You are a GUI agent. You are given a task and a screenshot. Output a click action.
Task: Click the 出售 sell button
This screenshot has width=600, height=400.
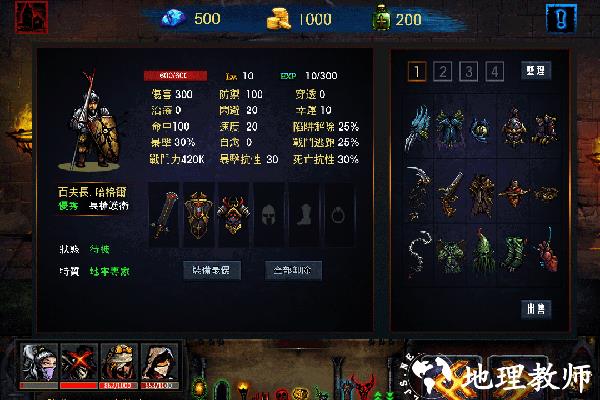coord(536,309)
